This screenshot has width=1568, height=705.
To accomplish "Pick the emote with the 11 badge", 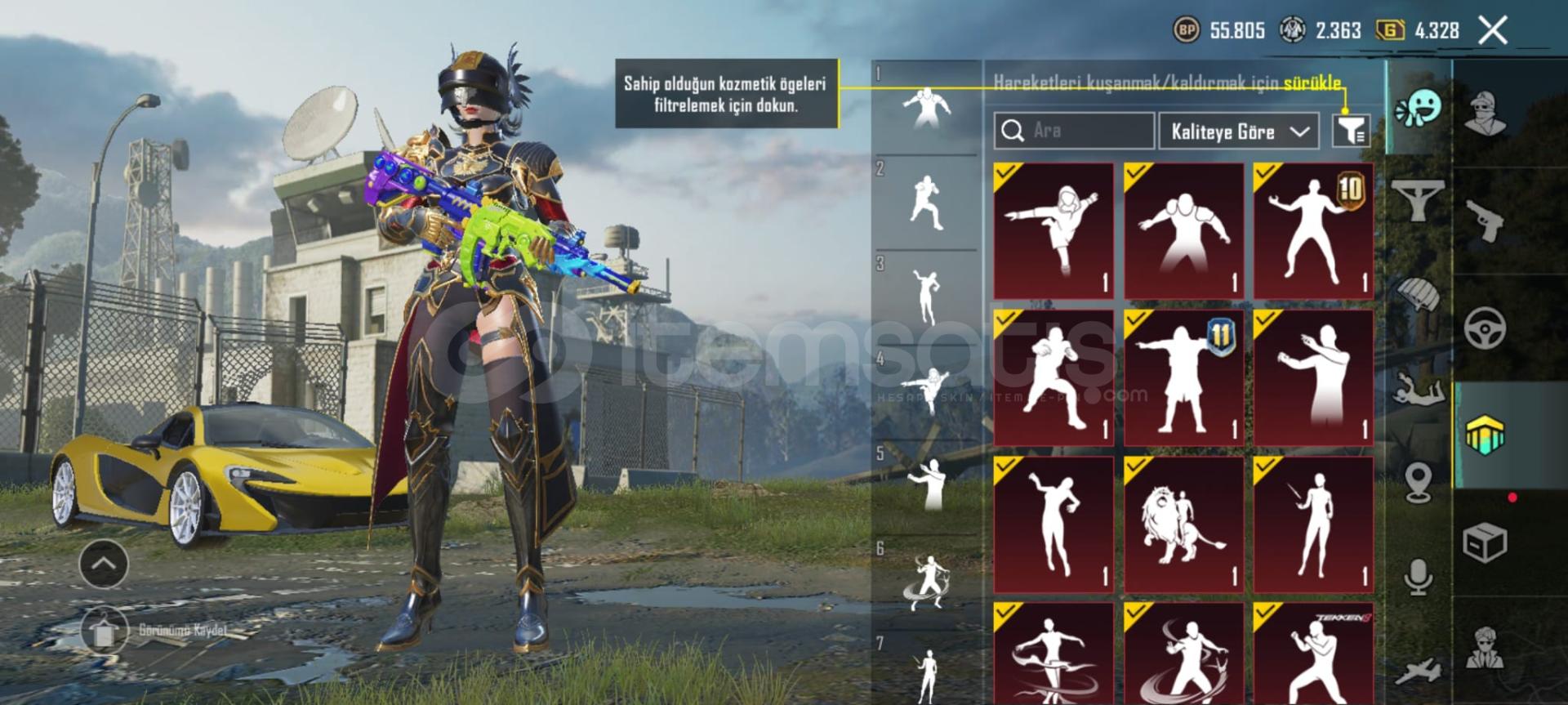I will (1183, 377).
